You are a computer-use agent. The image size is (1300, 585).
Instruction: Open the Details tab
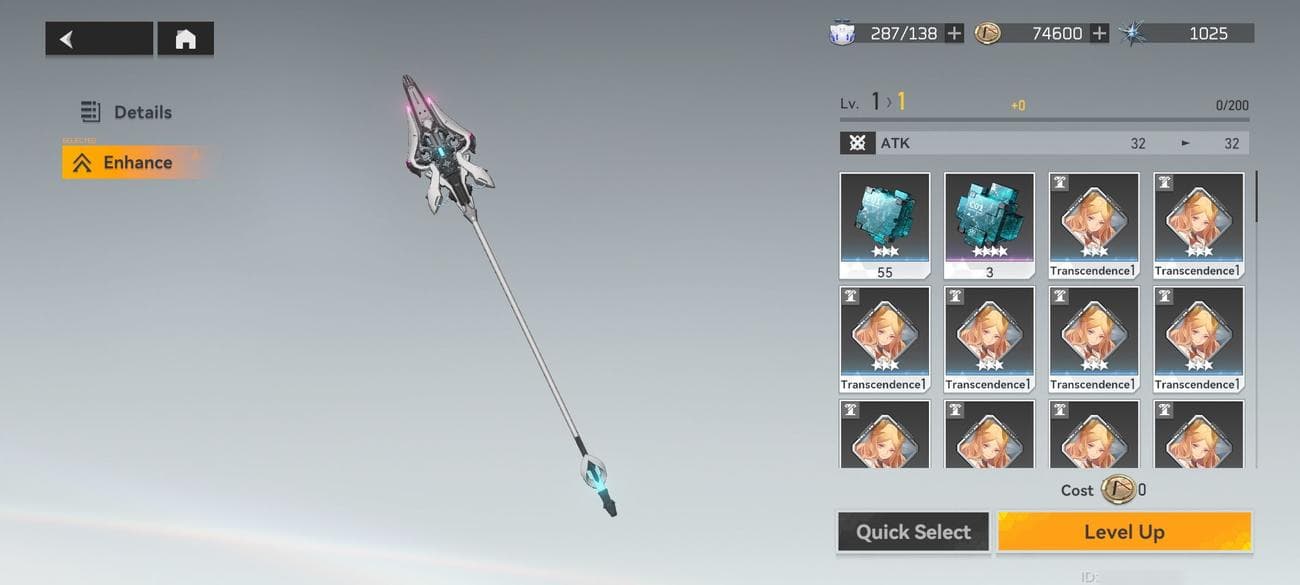tap(127, 112)
